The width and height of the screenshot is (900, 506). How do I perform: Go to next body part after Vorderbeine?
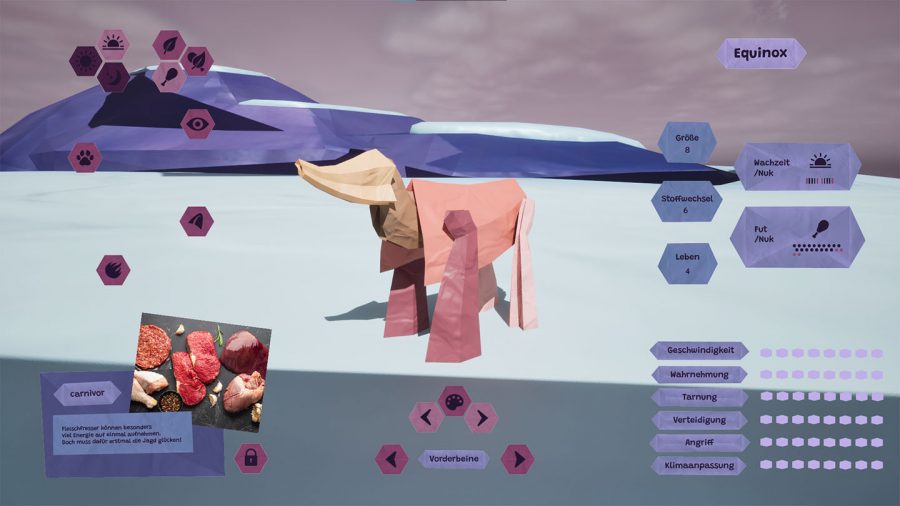(x=517, y=459)
